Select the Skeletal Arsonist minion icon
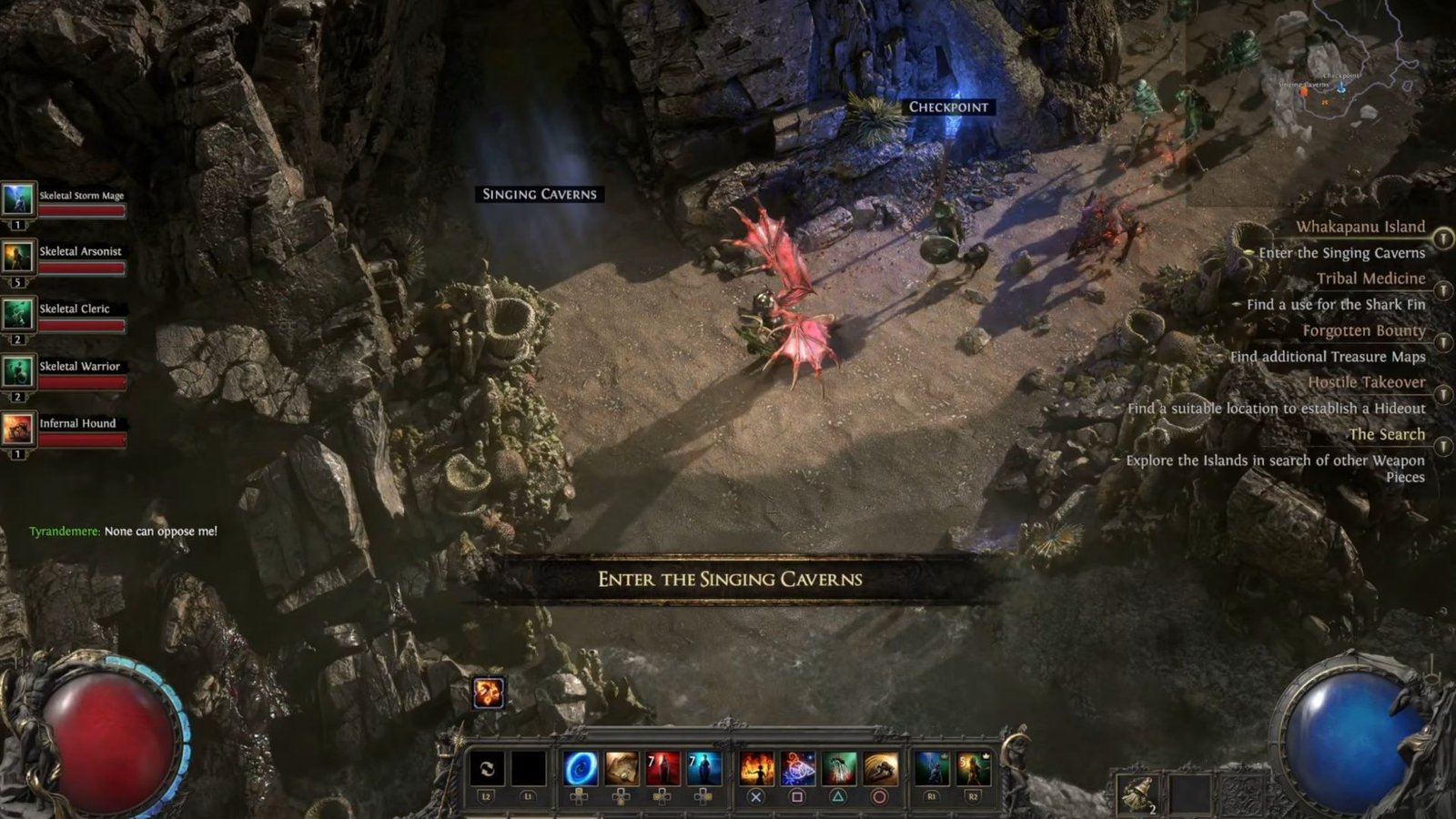 [x=17, y=256]
